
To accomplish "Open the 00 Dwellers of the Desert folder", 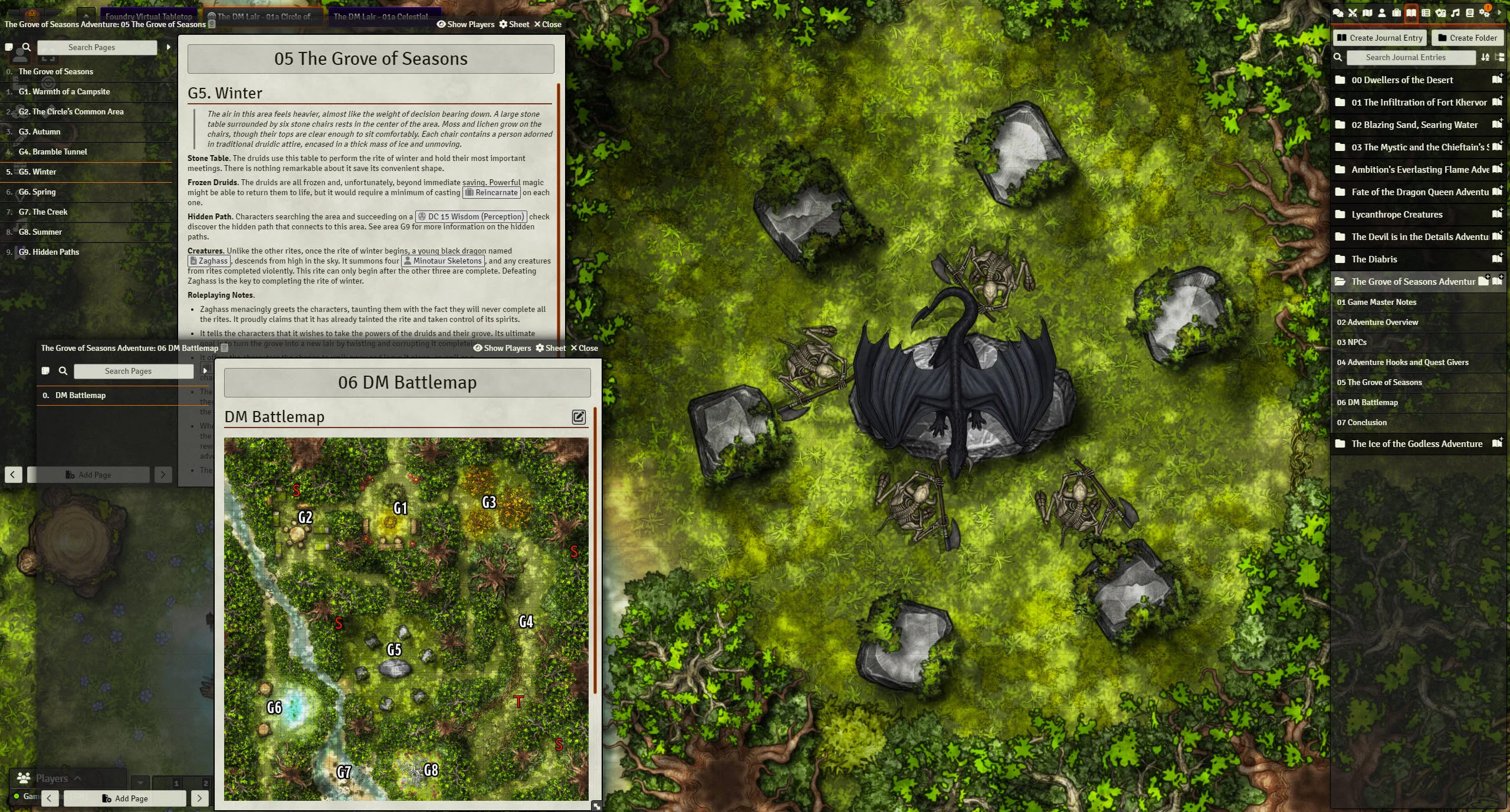I will (1402, 80).
